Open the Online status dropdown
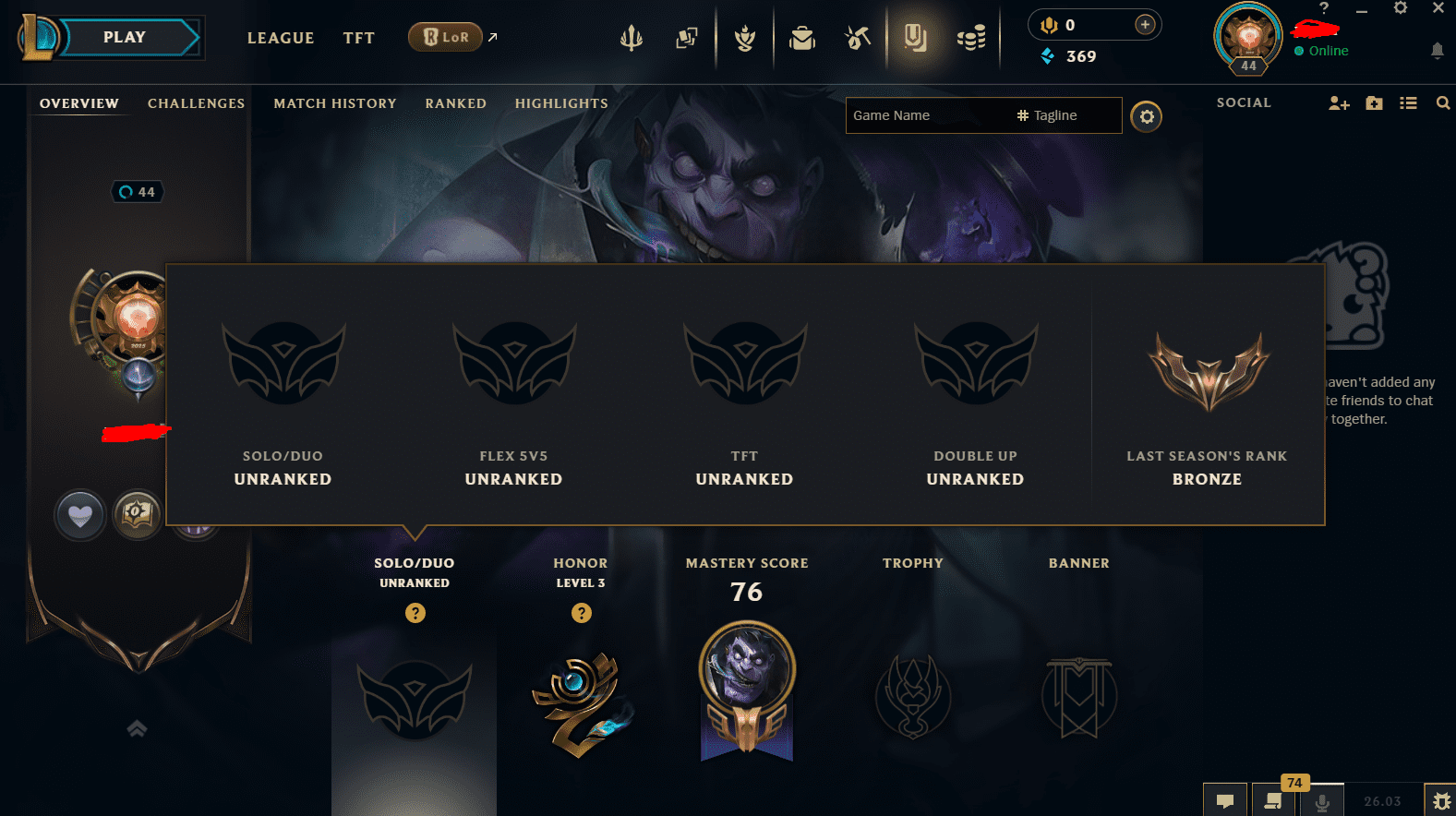 tap(1320, 51)
